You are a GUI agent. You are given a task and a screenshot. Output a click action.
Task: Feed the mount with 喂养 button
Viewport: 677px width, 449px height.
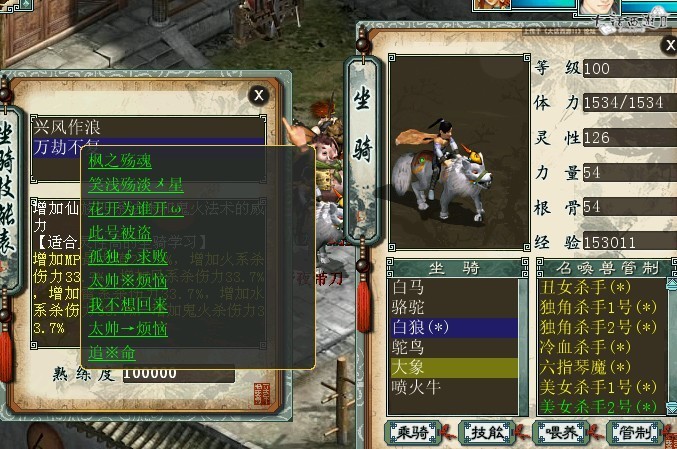coord(562,431)
